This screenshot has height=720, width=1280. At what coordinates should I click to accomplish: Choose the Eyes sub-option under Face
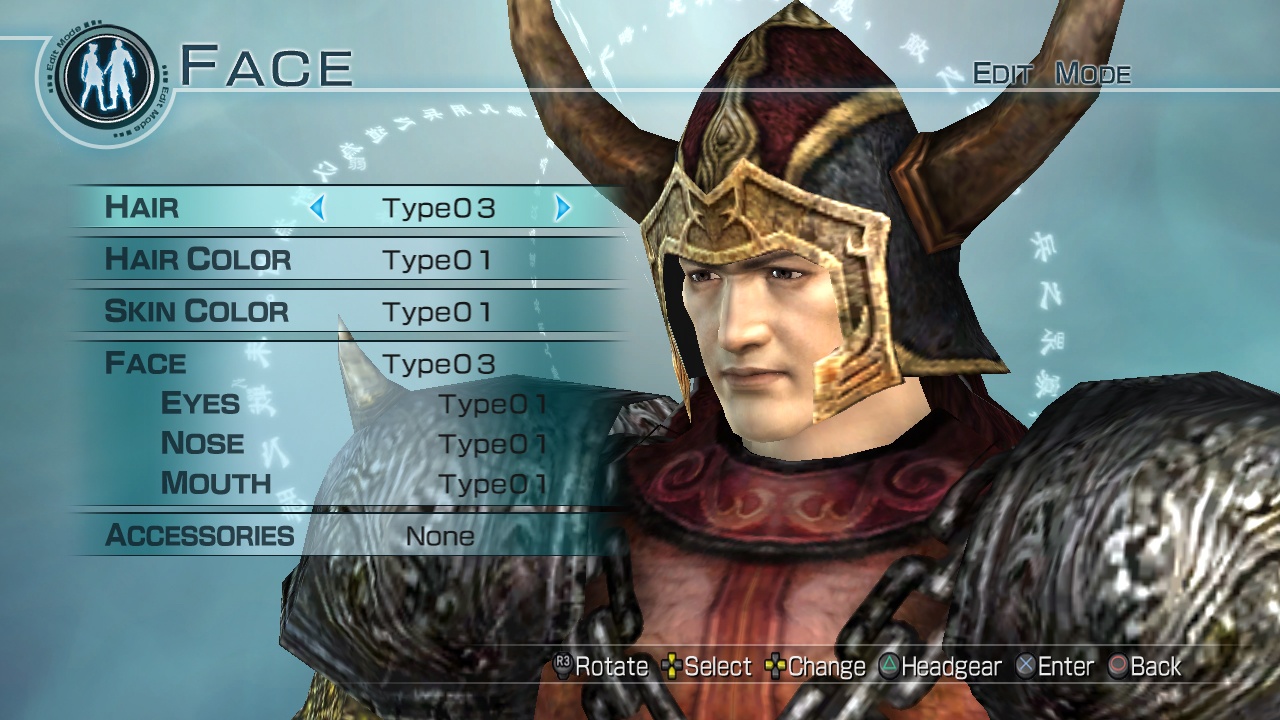click(201, 403)
